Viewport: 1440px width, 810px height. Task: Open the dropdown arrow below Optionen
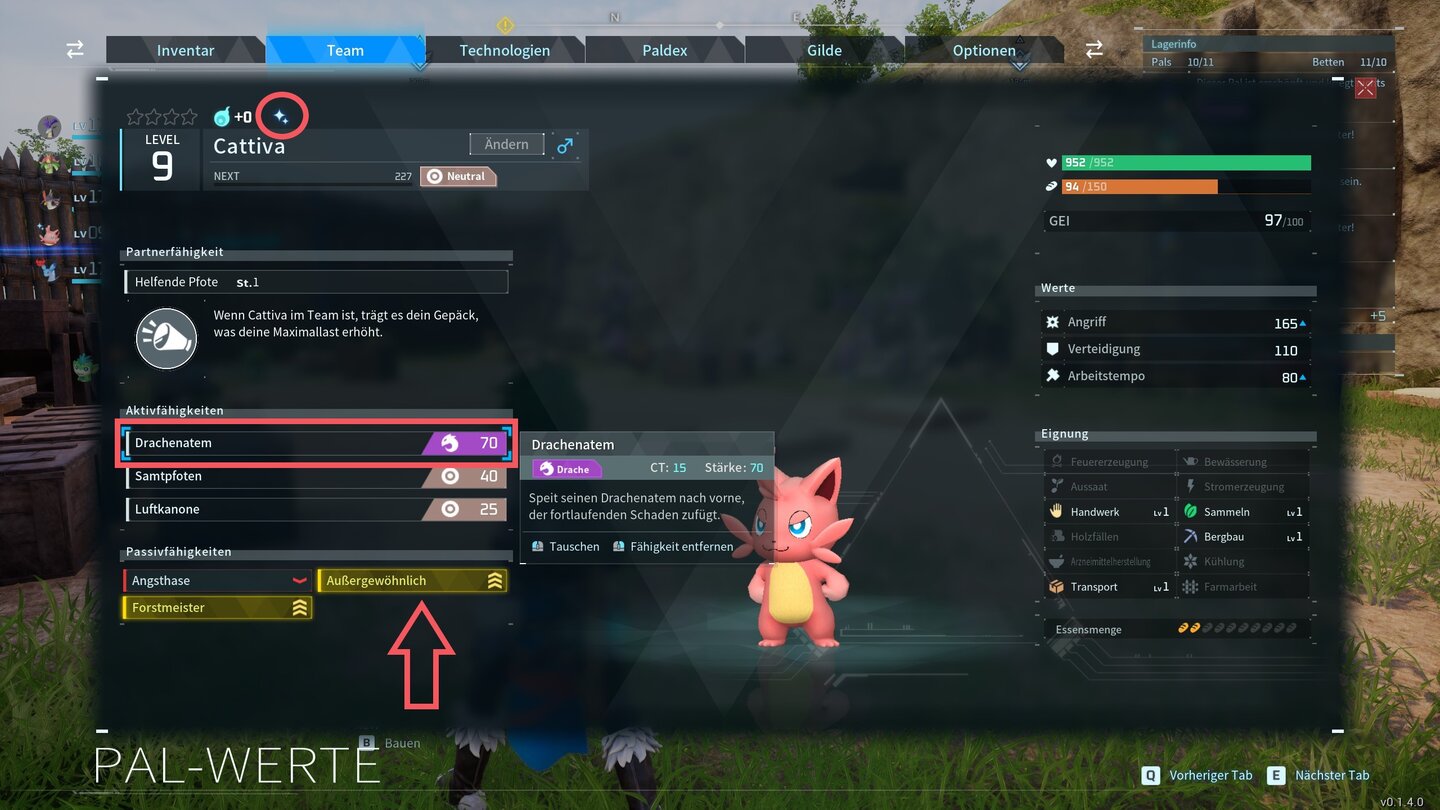click(1019, 64)
